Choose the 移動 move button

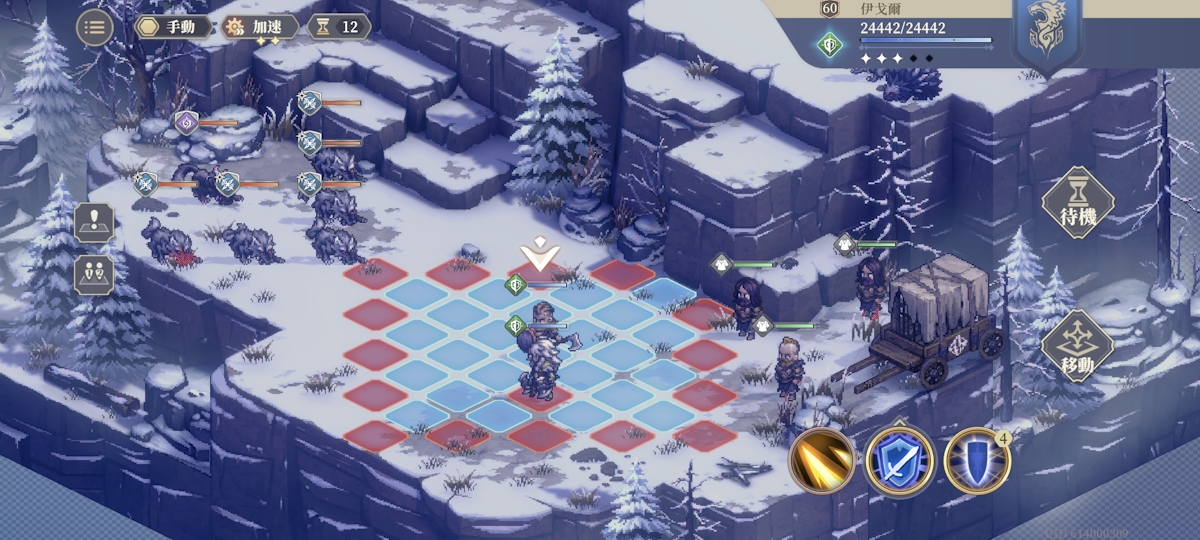1078,346
